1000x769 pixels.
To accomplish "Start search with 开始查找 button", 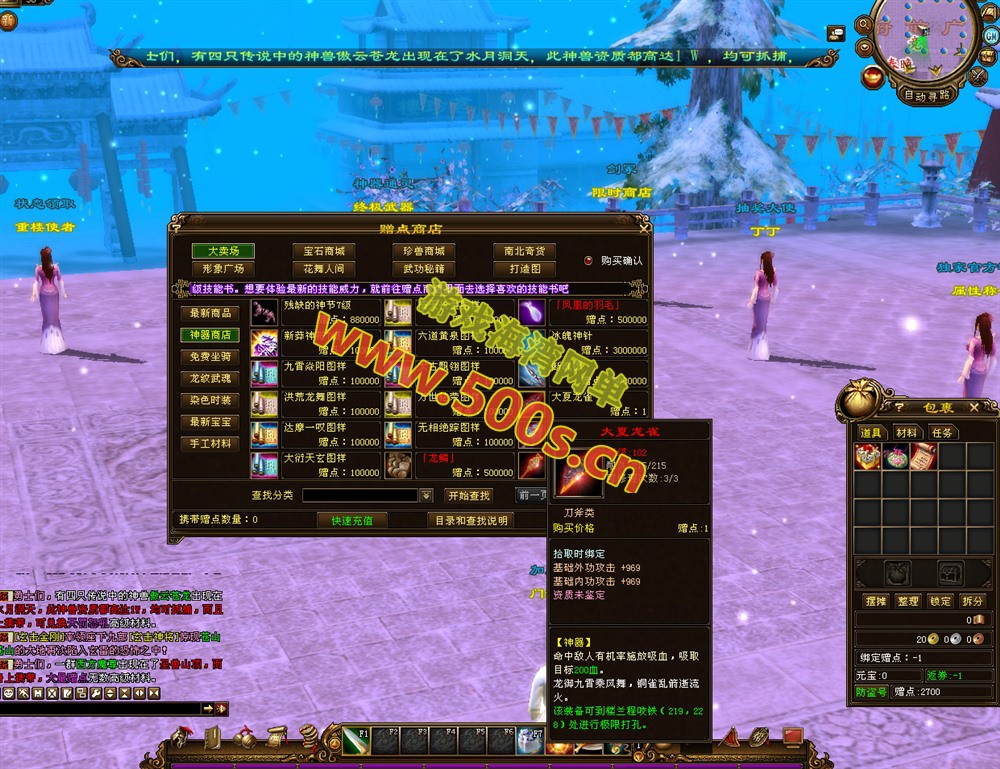I will click(468, 495).
